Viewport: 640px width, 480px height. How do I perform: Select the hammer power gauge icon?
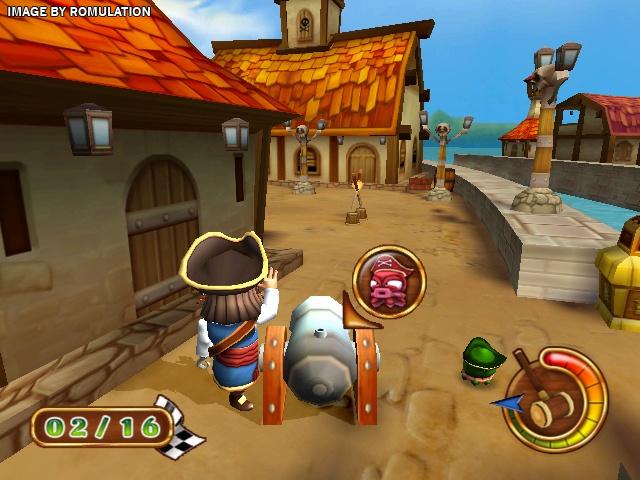click(555, 399)
